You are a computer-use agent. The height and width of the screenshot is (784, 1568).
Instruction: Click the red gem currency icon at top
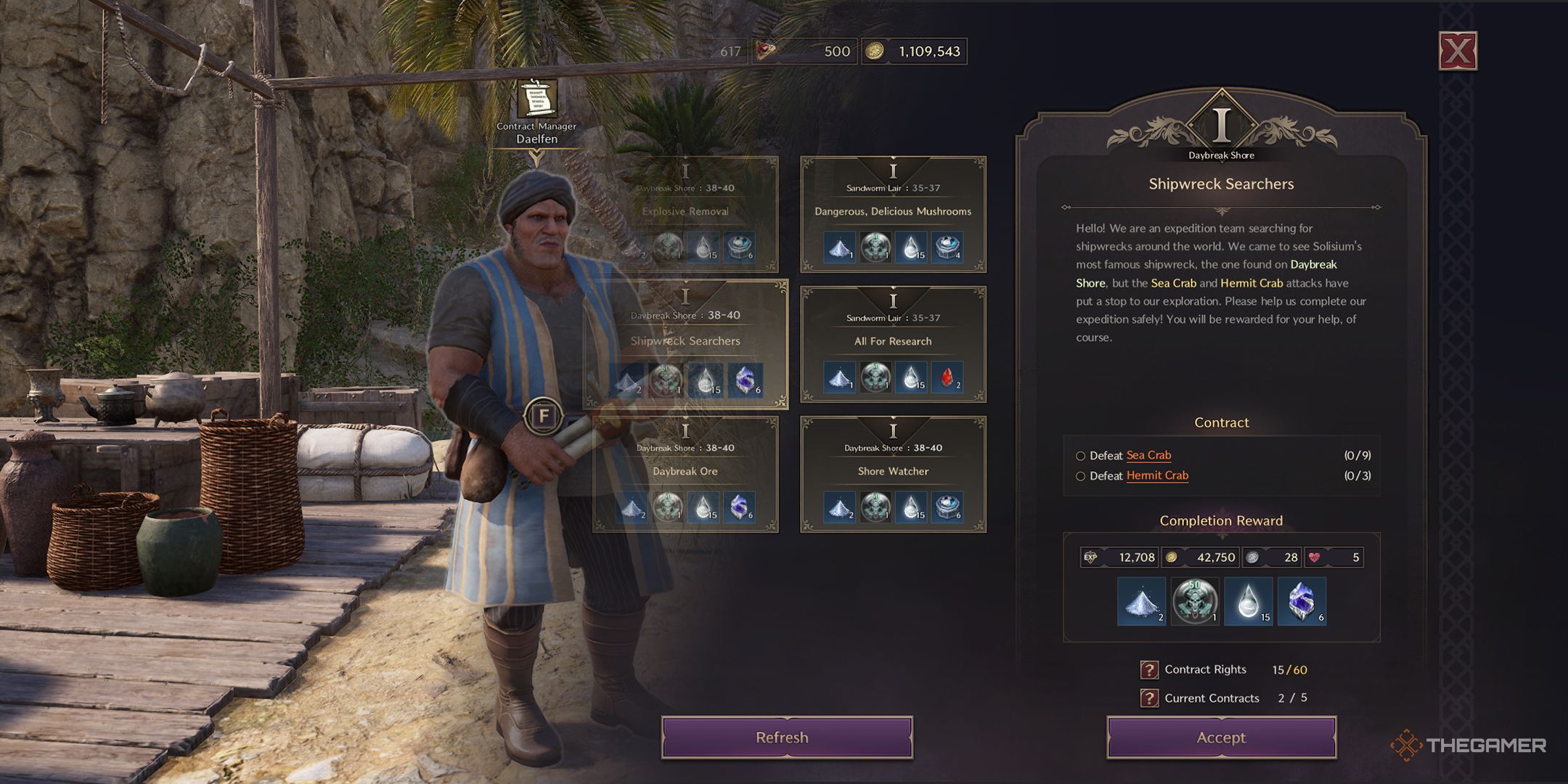pos(765,52)
